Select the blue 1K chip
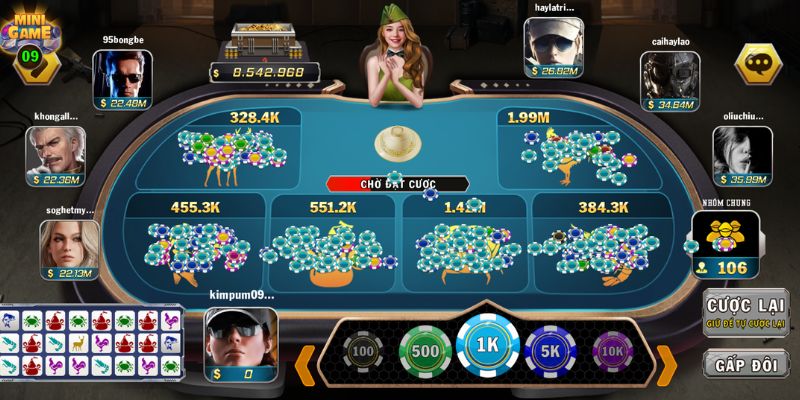800x400 pixels. (x=487, y=348)
